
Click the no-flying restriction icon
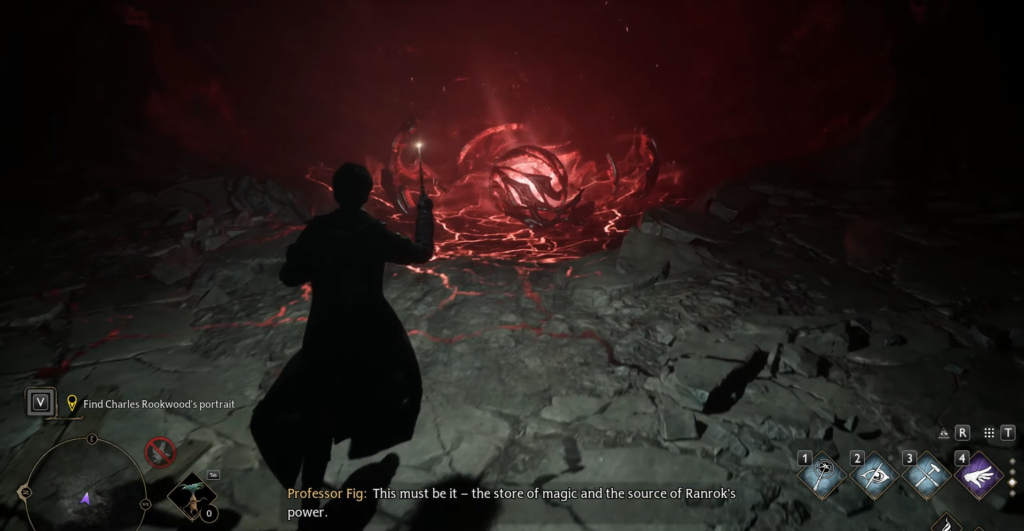(x=160, y=452)
